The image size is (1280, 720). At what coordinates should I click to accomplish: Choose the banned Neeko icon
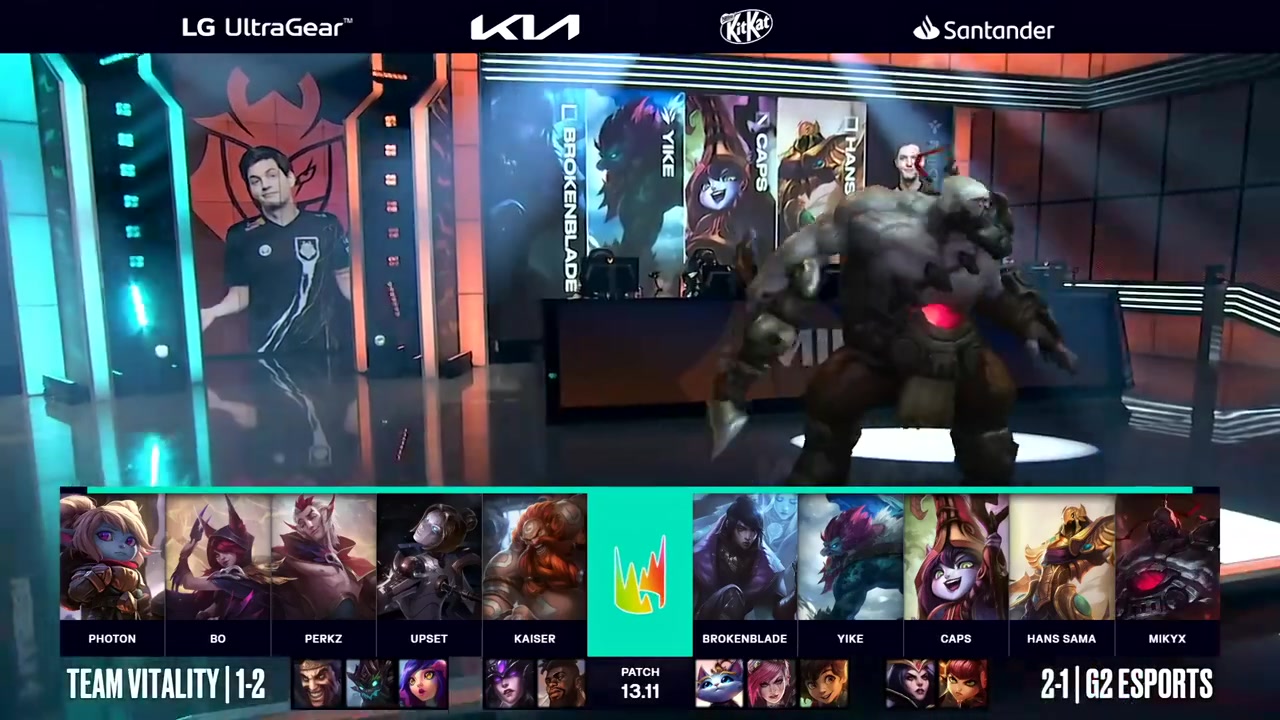423,684
